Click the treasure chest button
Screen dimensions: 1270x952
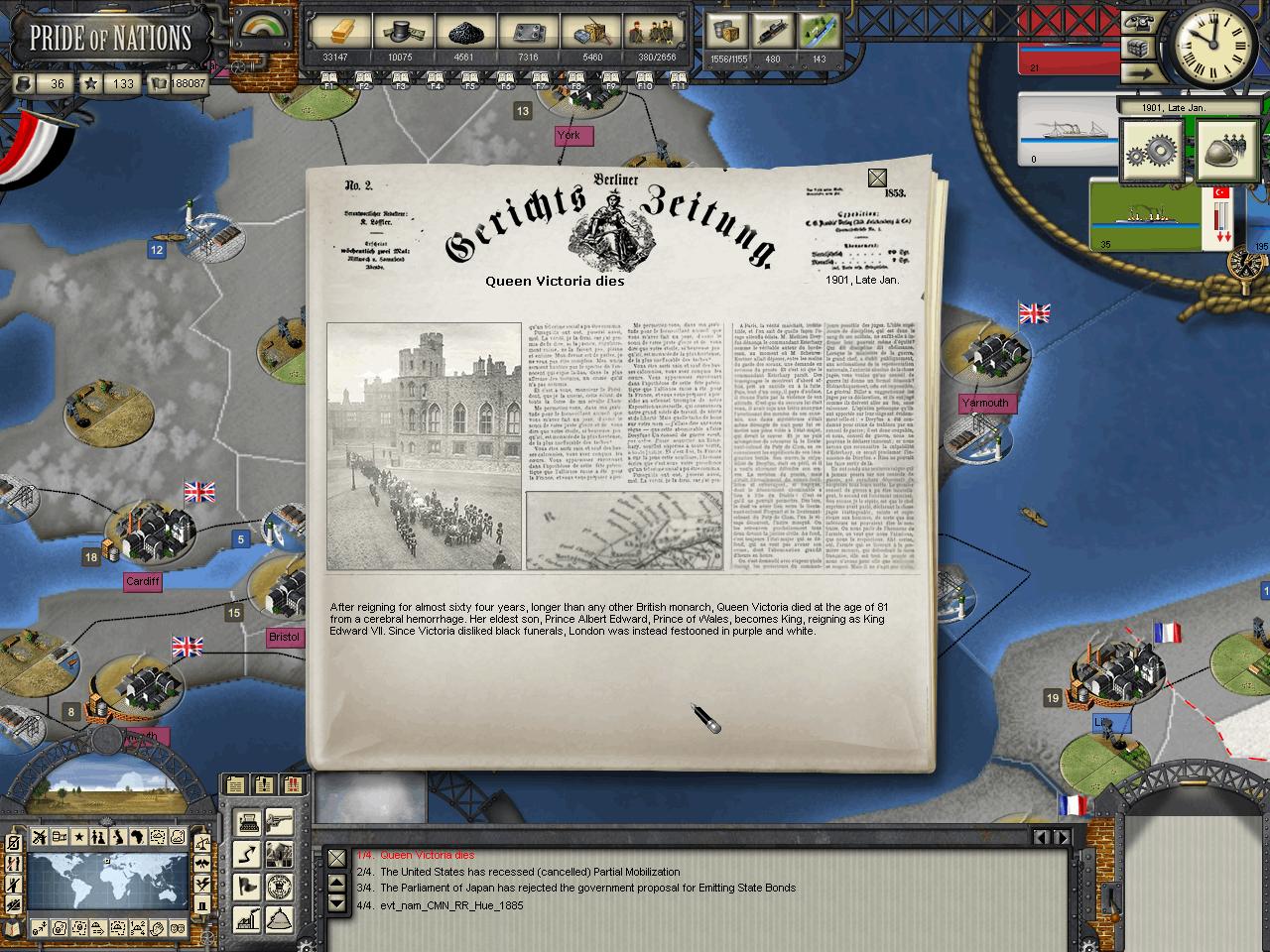click(x=1137, y=48)
